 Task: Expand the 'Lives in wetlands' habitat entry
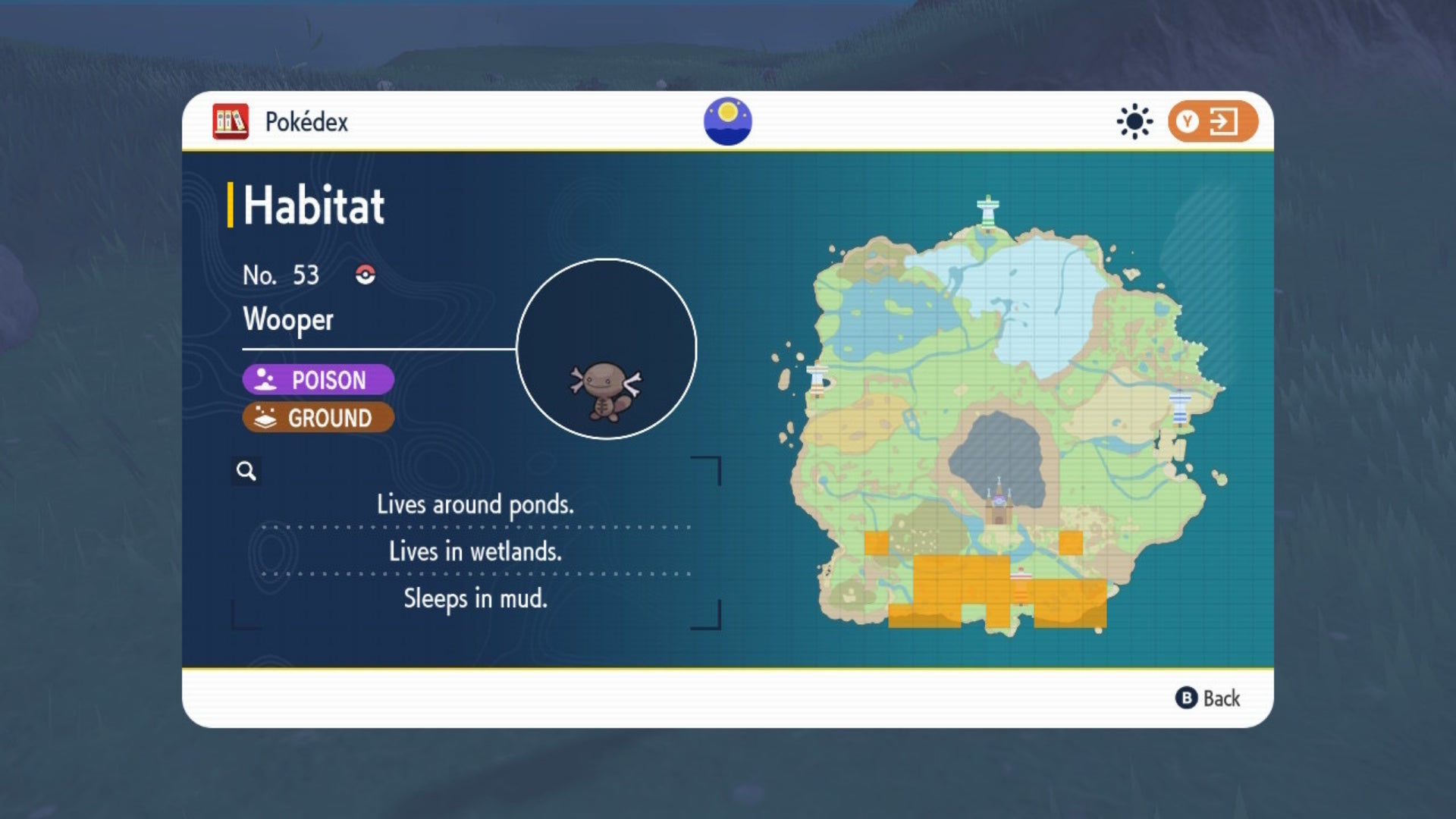[x=476, y=552]
